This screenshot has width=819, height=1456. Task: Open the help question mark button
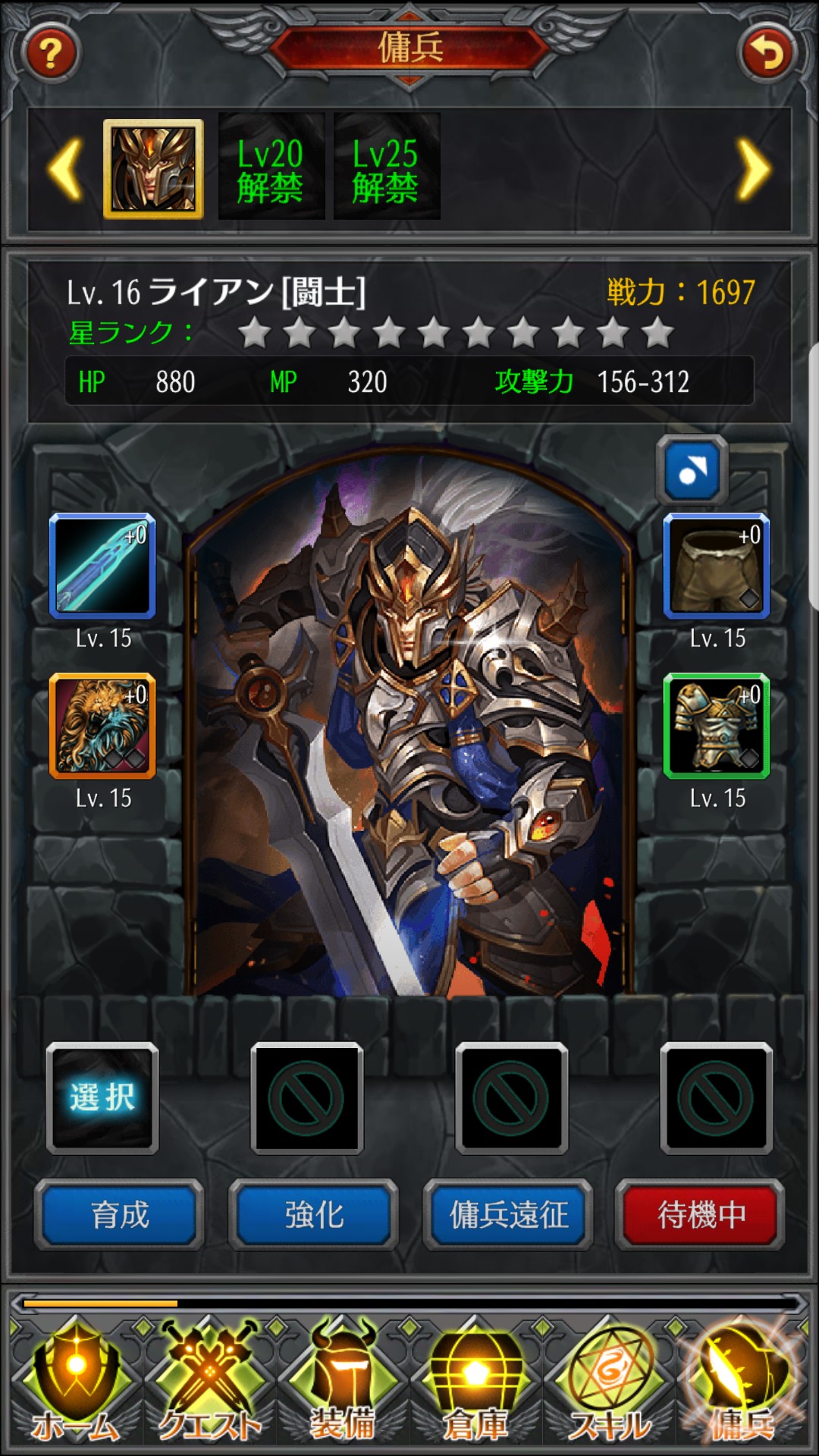[x=51, y=53]
